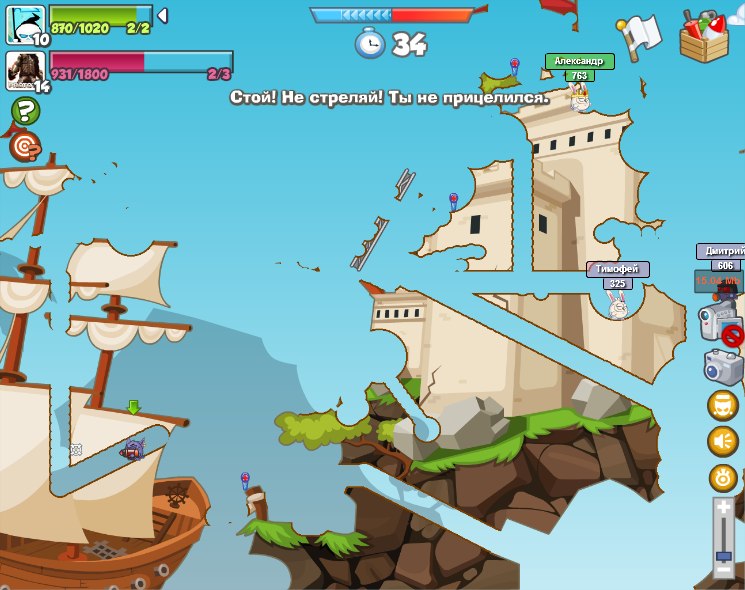The height and width of the screenshot is (590, 745).
Task: Click the orange target hint button
Action: point(25,147)
